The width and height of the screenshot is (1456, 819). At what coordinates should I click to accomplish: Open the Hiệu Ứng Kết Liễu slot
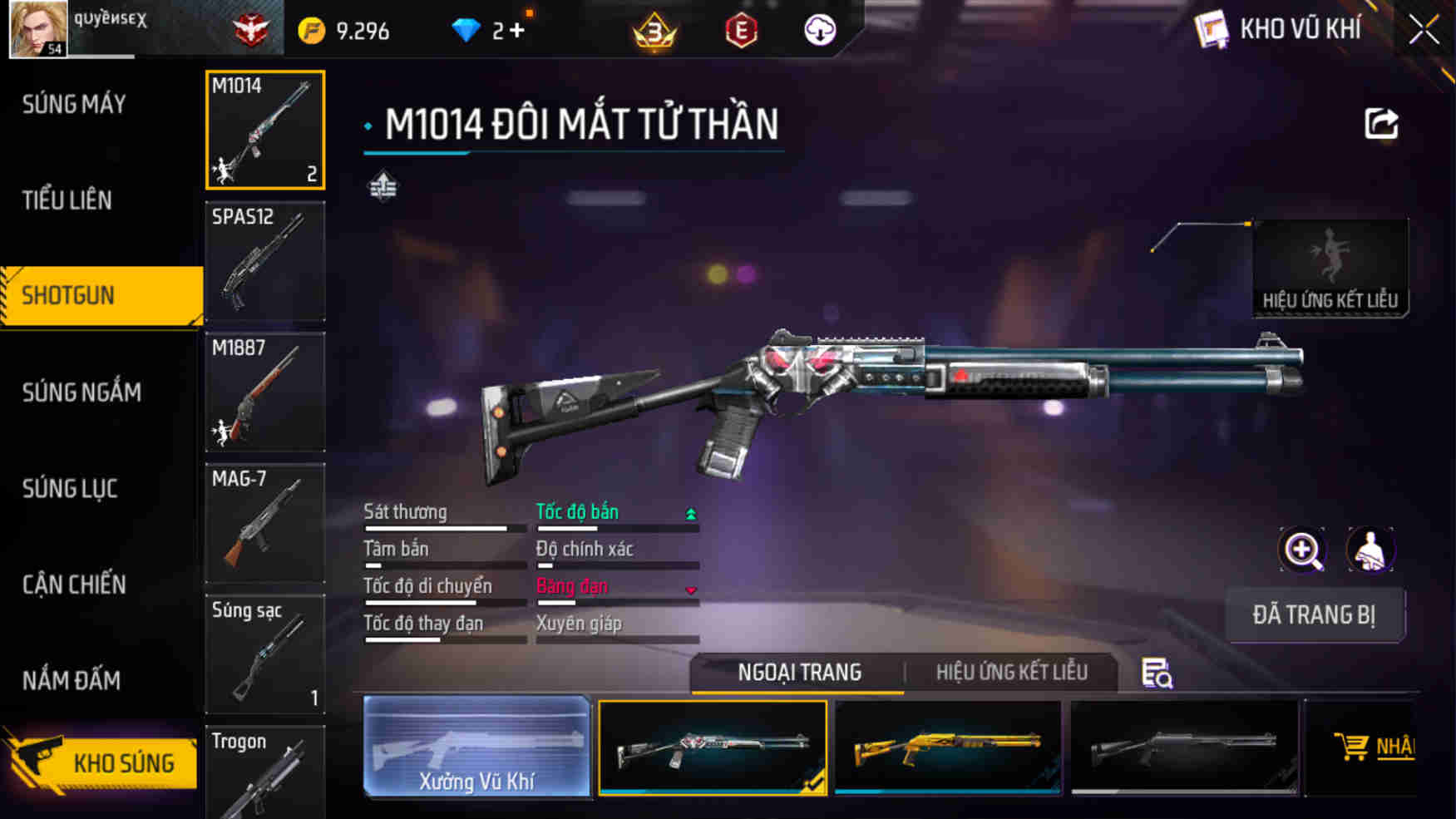[x=1330, y=268]
